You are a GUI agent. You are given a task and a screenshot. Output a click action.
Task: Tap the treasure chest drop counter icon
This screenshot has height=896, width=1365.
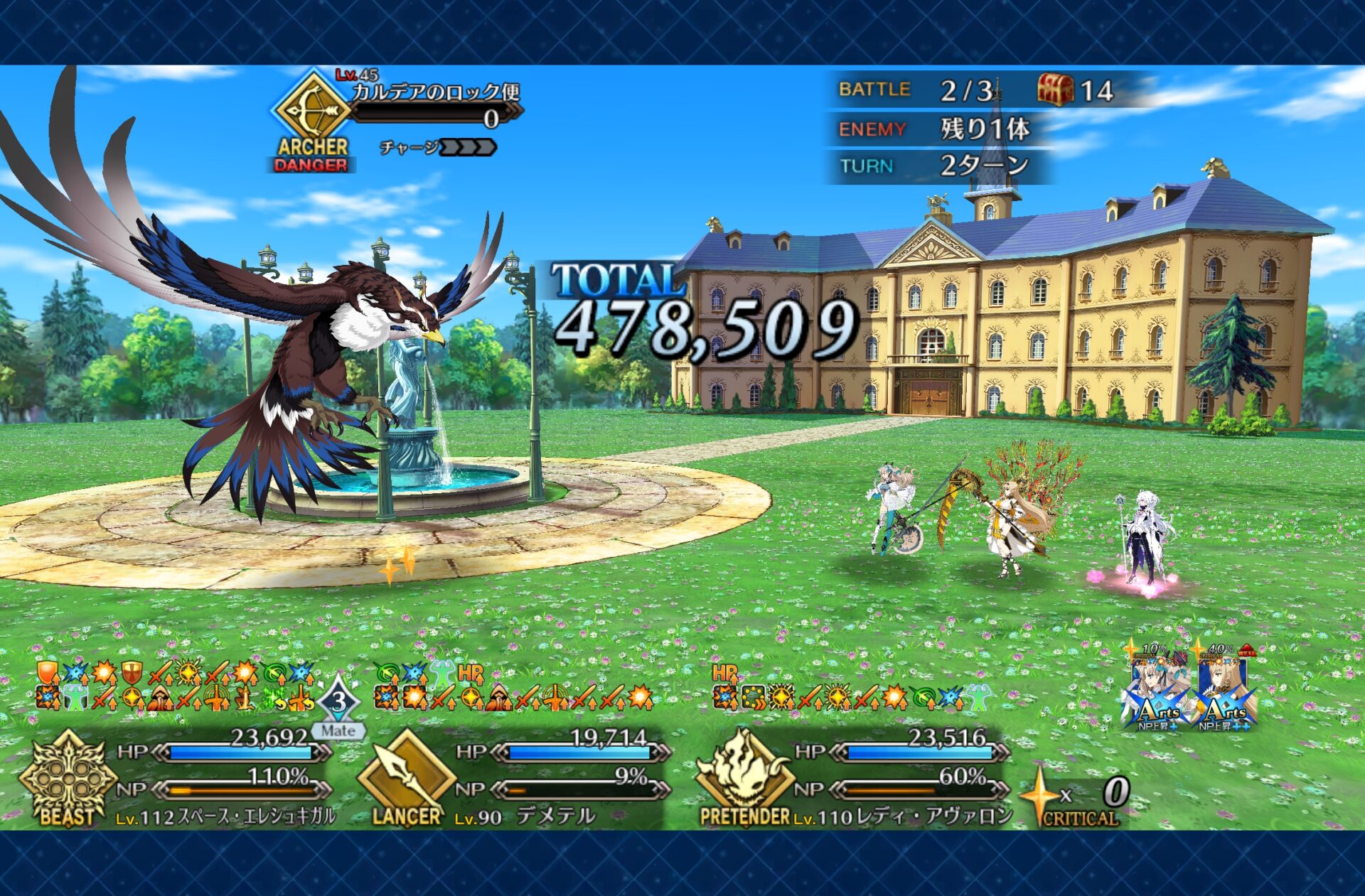click(1055, 90)
